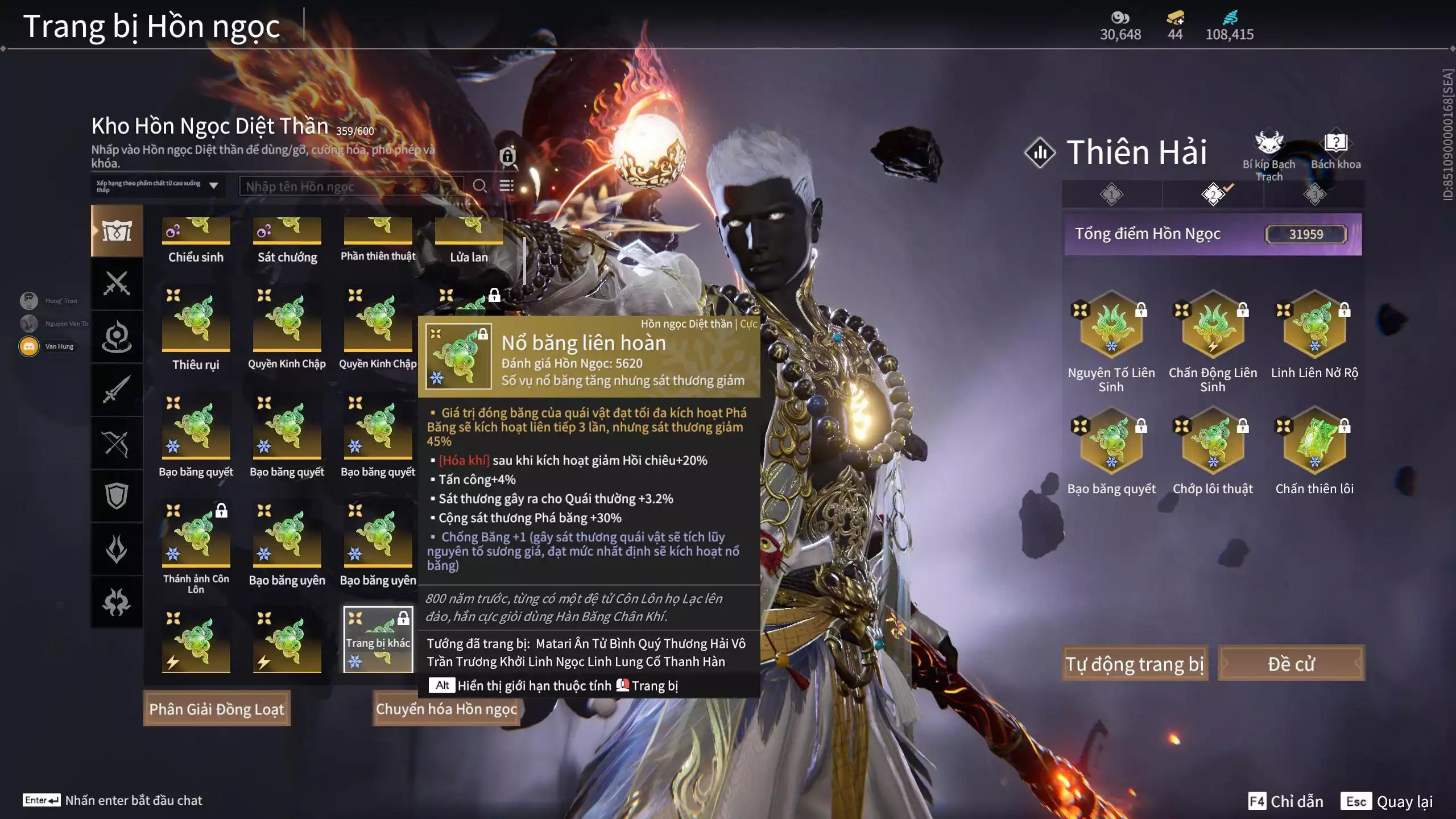Choose equipped Nguyên Tố Liên Sinh slot
This screenshot has height=819, width=1456.
[x=1111, y=325]
